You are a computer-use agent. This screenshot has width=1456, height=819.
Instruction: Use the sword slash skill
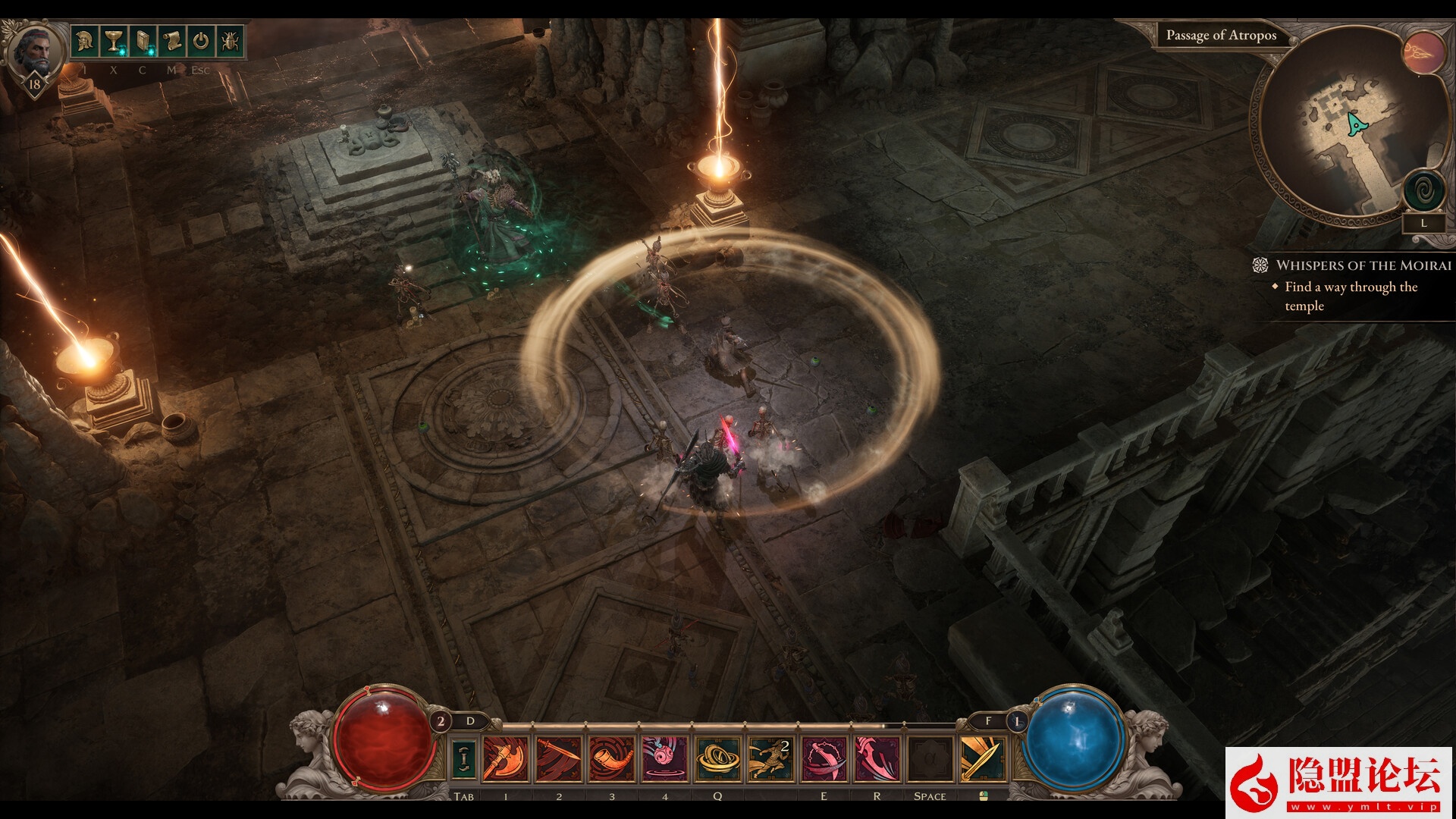coord(559,759)
